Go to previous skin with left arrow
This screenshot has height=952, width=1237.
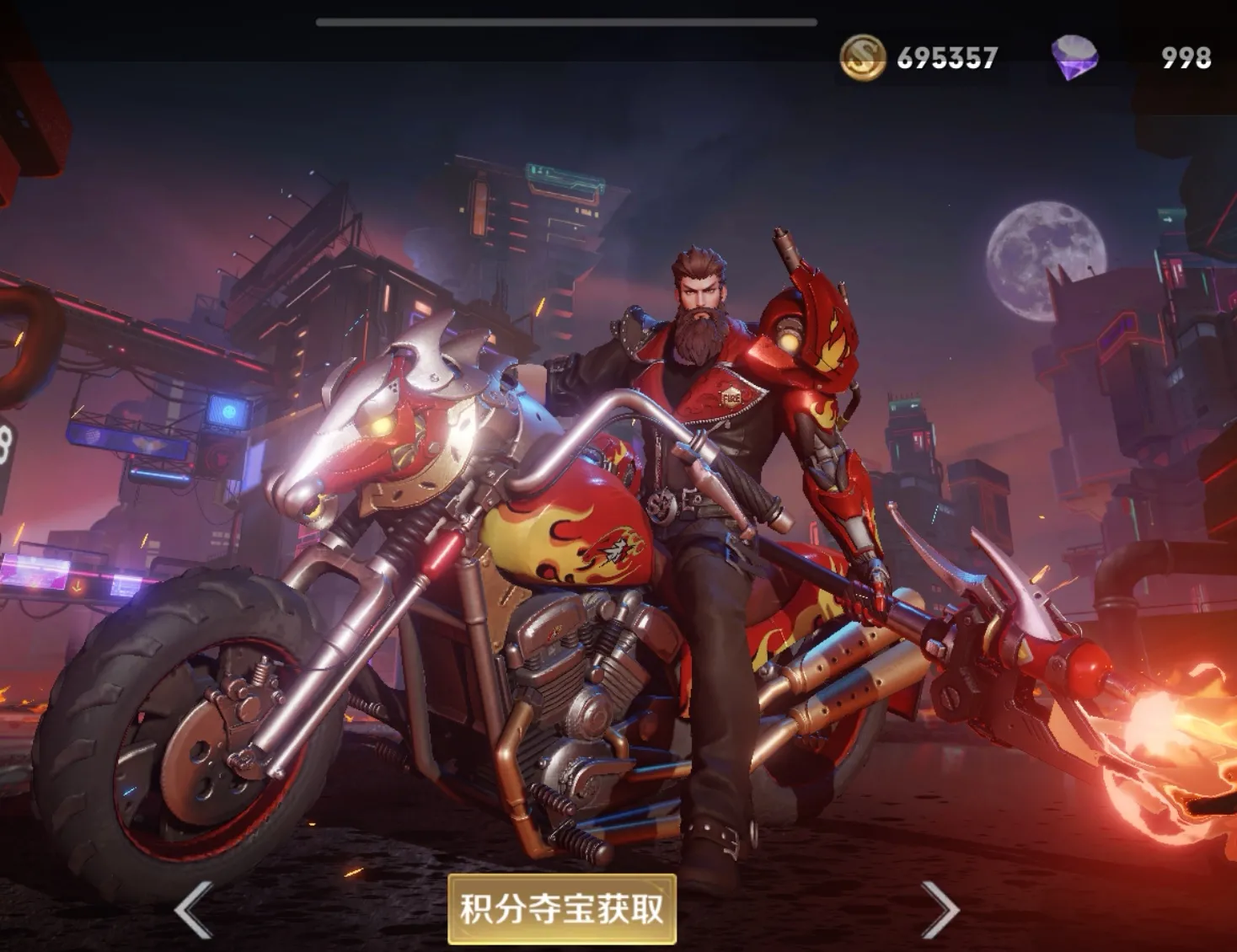(193, 909)
